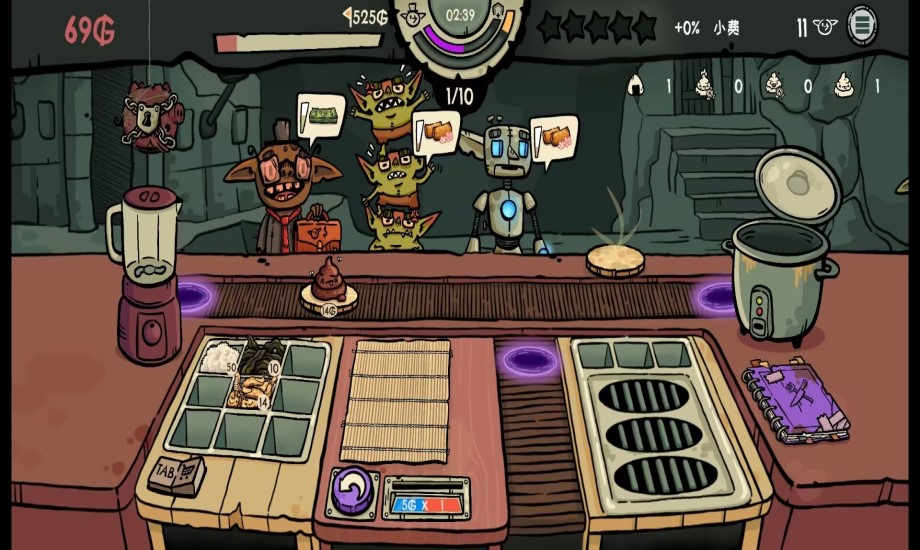920x550 pixels.
Task: Select the poop dish on the plate
Action: [326, 282]
